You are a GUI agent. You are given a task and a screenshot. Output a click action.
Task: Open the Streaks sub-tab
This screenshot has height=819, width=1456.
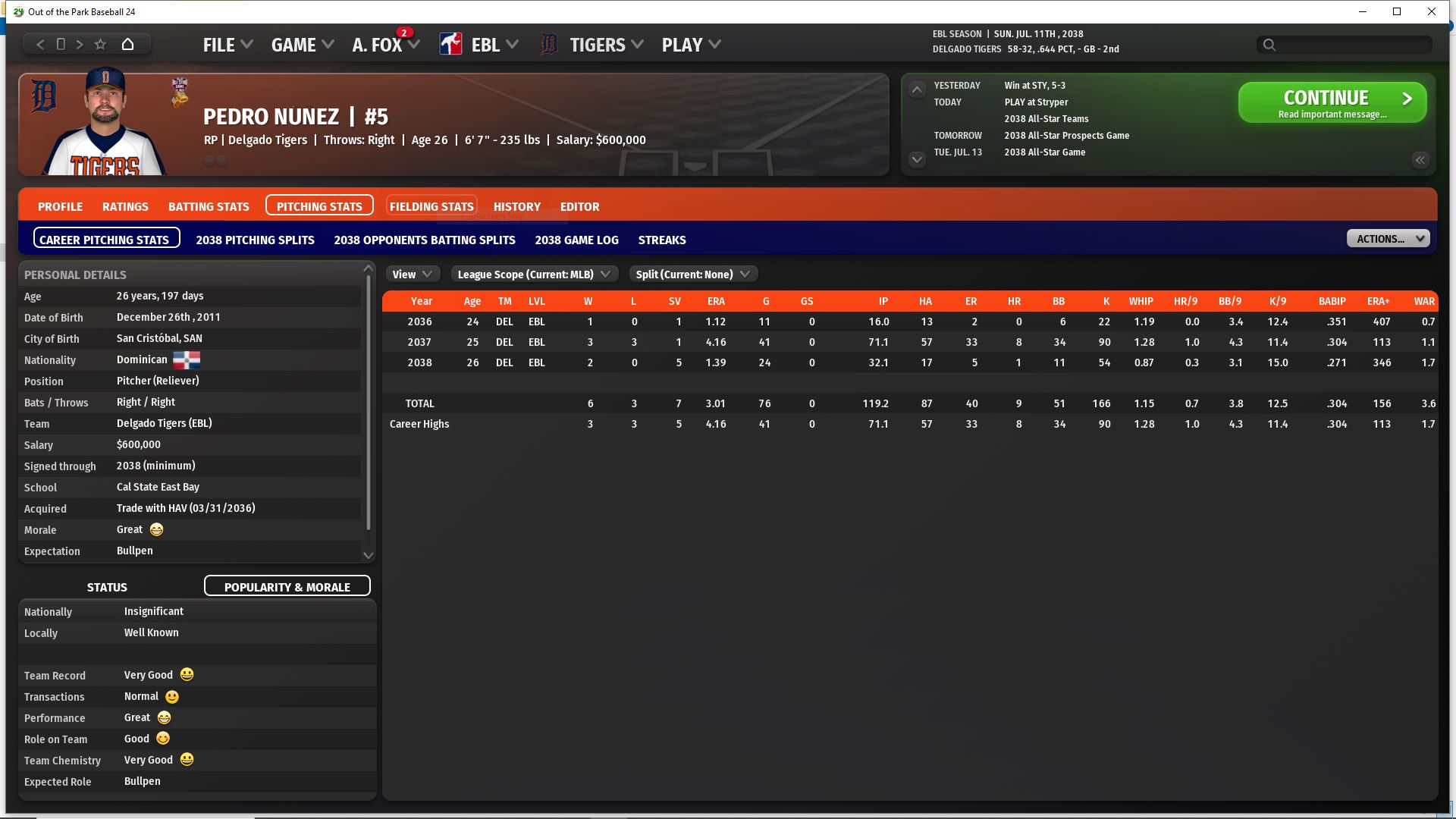click(x=661, y=240)
